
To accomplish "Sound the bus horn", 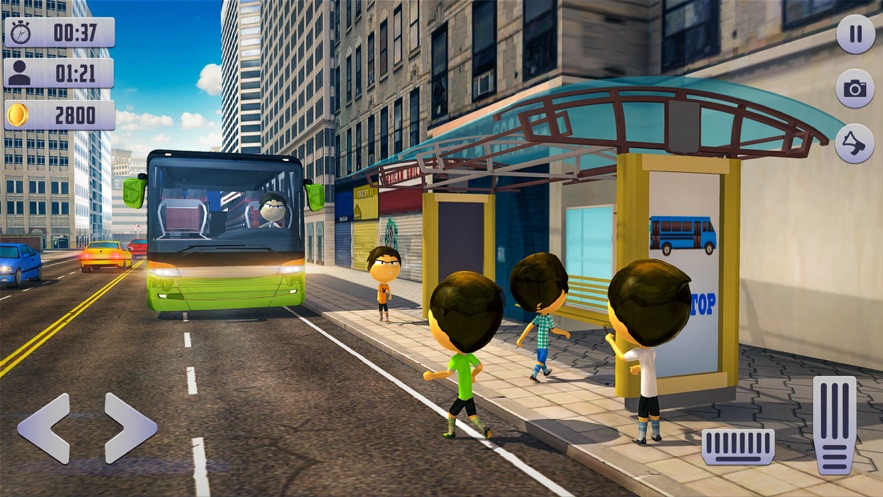I will [855, 144].
